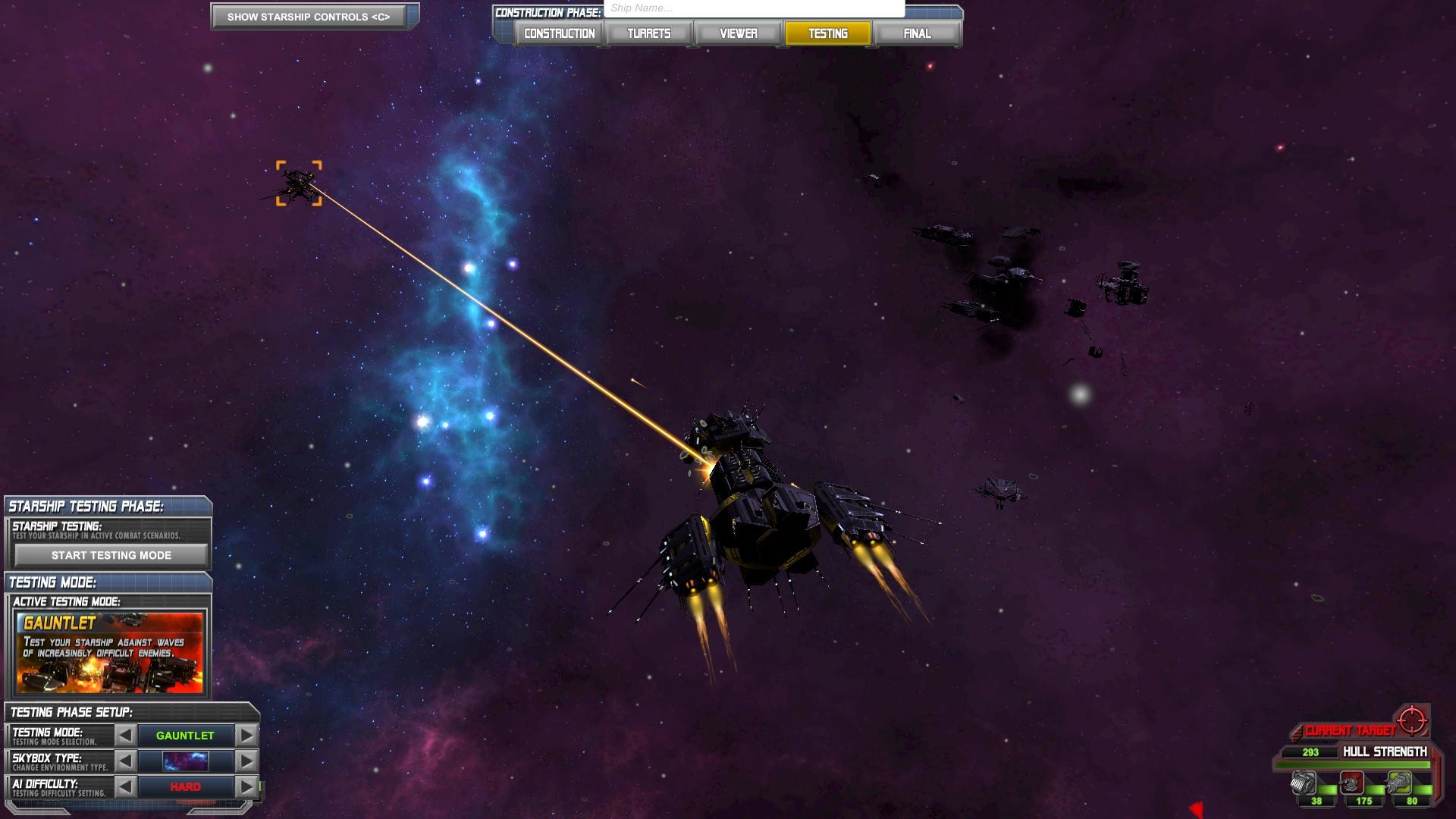The height and width of the screenshot is (819, 1456).
Task: Click the HARD difficulty value
Action: point(186,786)
